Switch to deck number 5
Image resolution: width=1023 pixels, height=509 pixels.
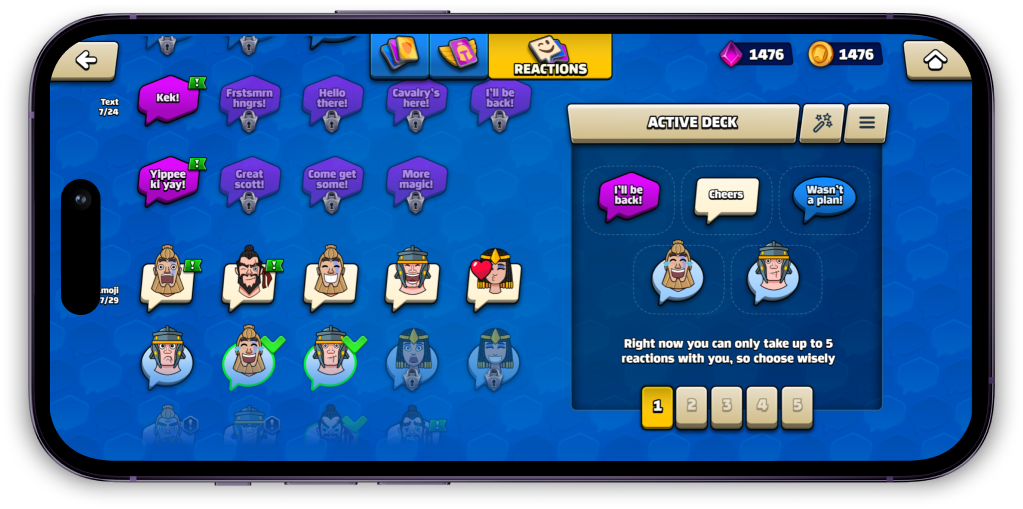[x=797, y=407]
